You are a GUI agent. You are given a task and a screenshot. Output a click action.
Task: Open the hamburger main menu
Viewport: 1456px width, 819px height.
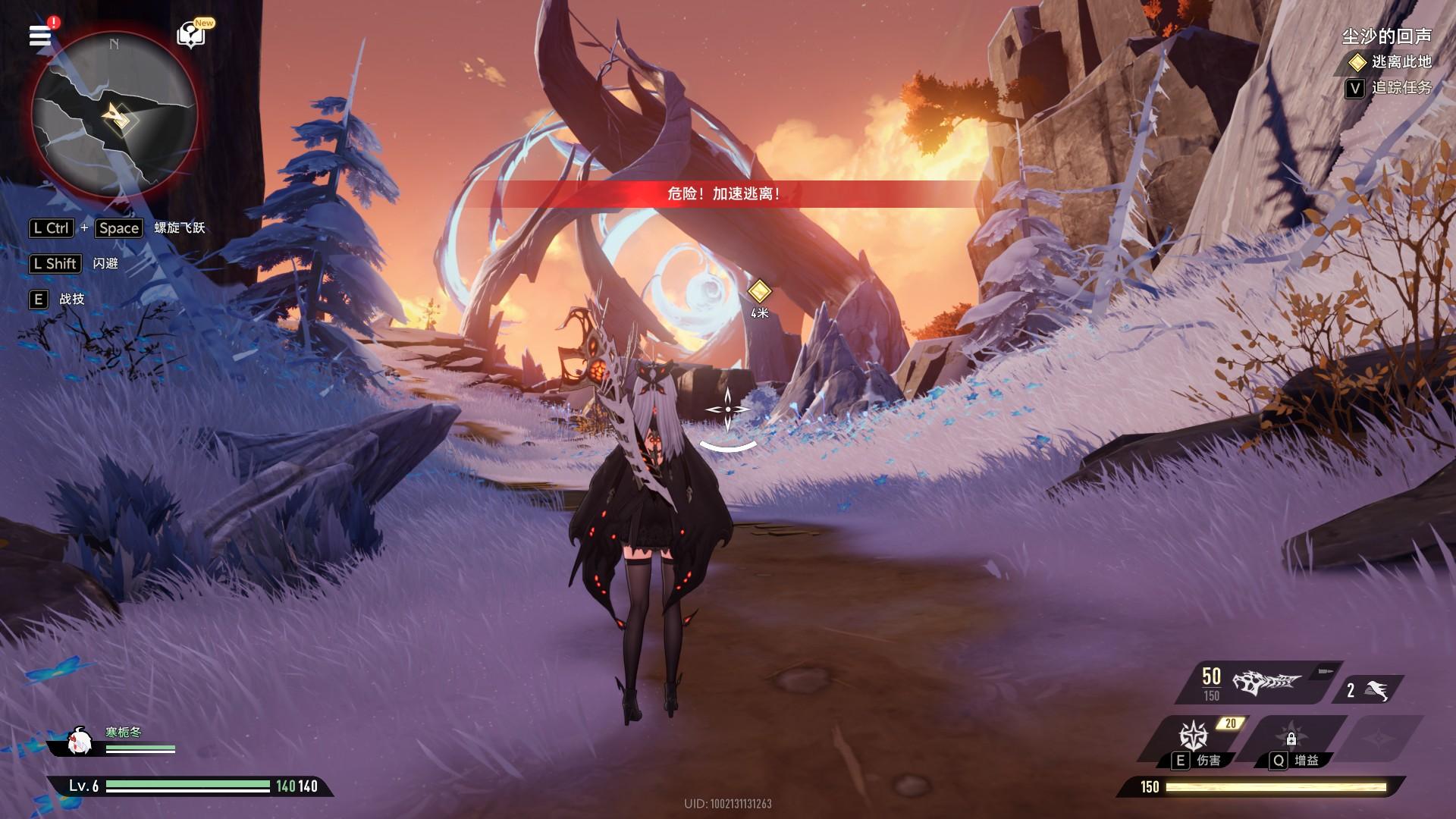coord(40,36)
